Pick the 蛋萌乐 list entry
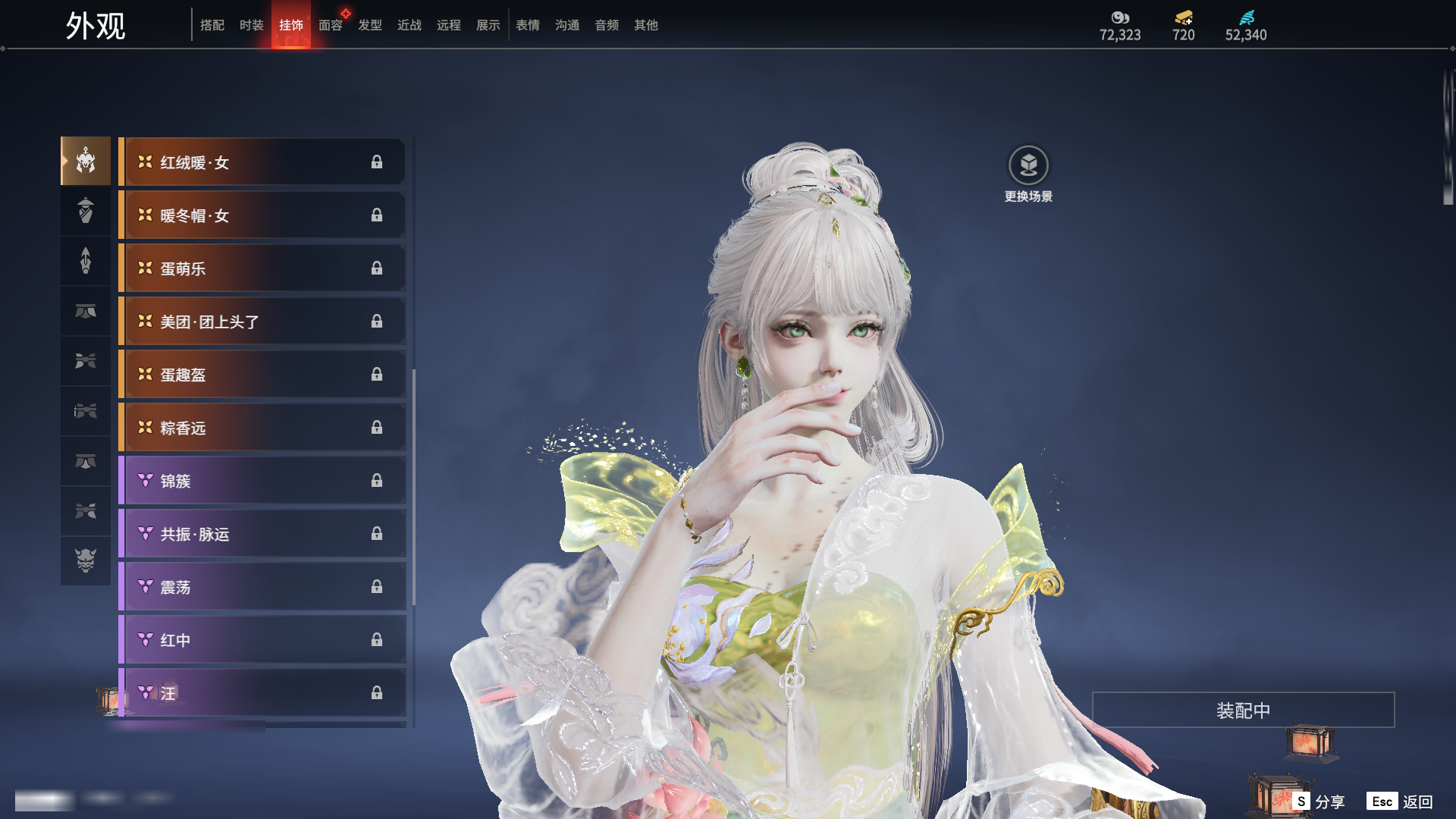Screen dimensions: 1456x819 pos(262,268)
